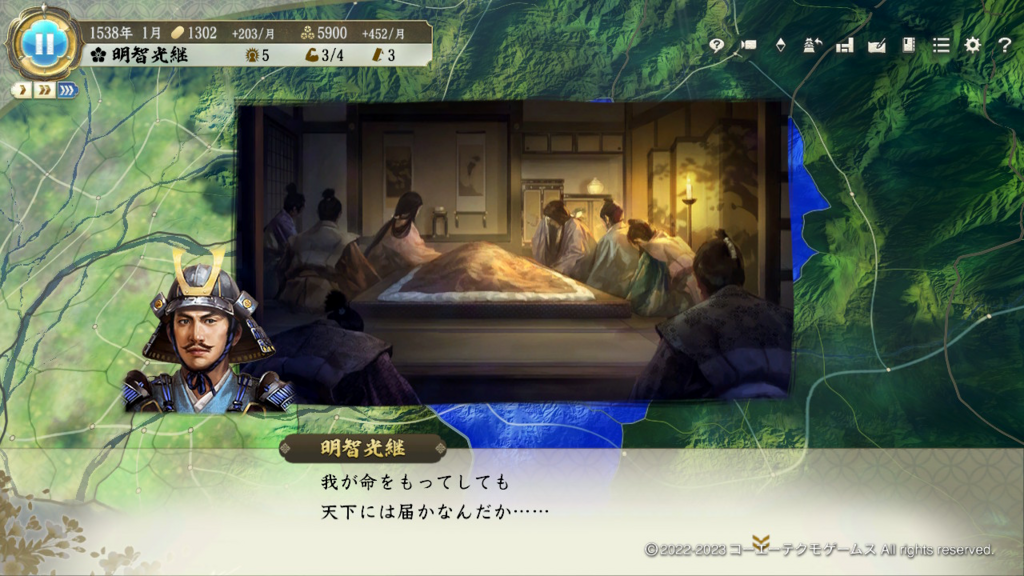The width and height of the screenshot is (1024, 576).
Task: Set game speed to single arrow
Action: (x=23, y=90)
